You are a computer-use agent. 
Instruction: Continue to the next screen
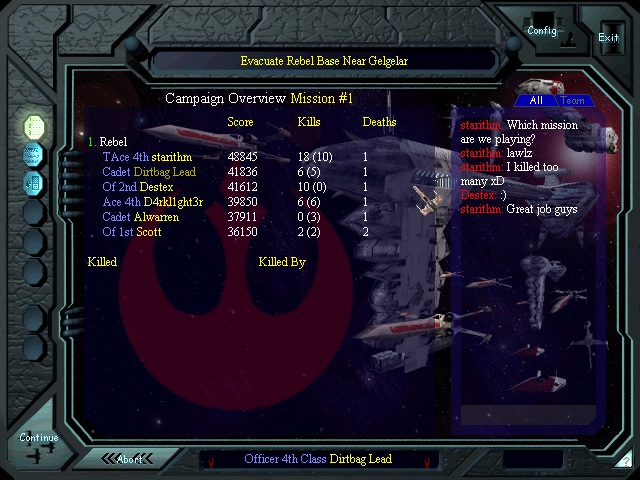click(39, 438)
